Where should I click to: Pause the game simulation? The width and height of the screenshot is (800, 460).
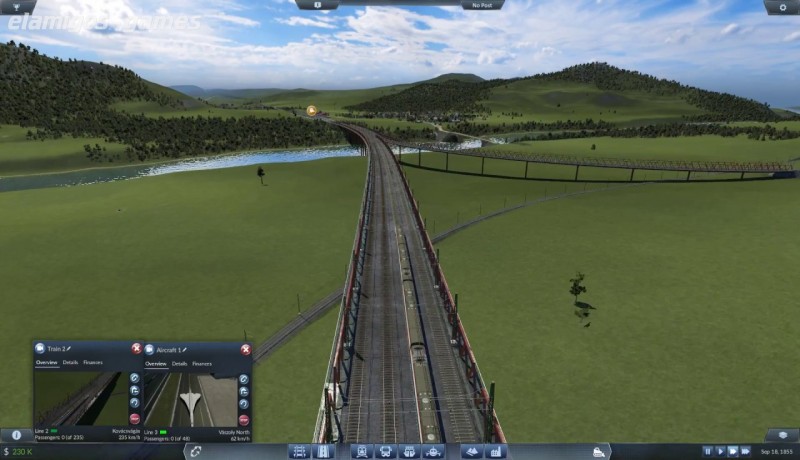(708, 452)
